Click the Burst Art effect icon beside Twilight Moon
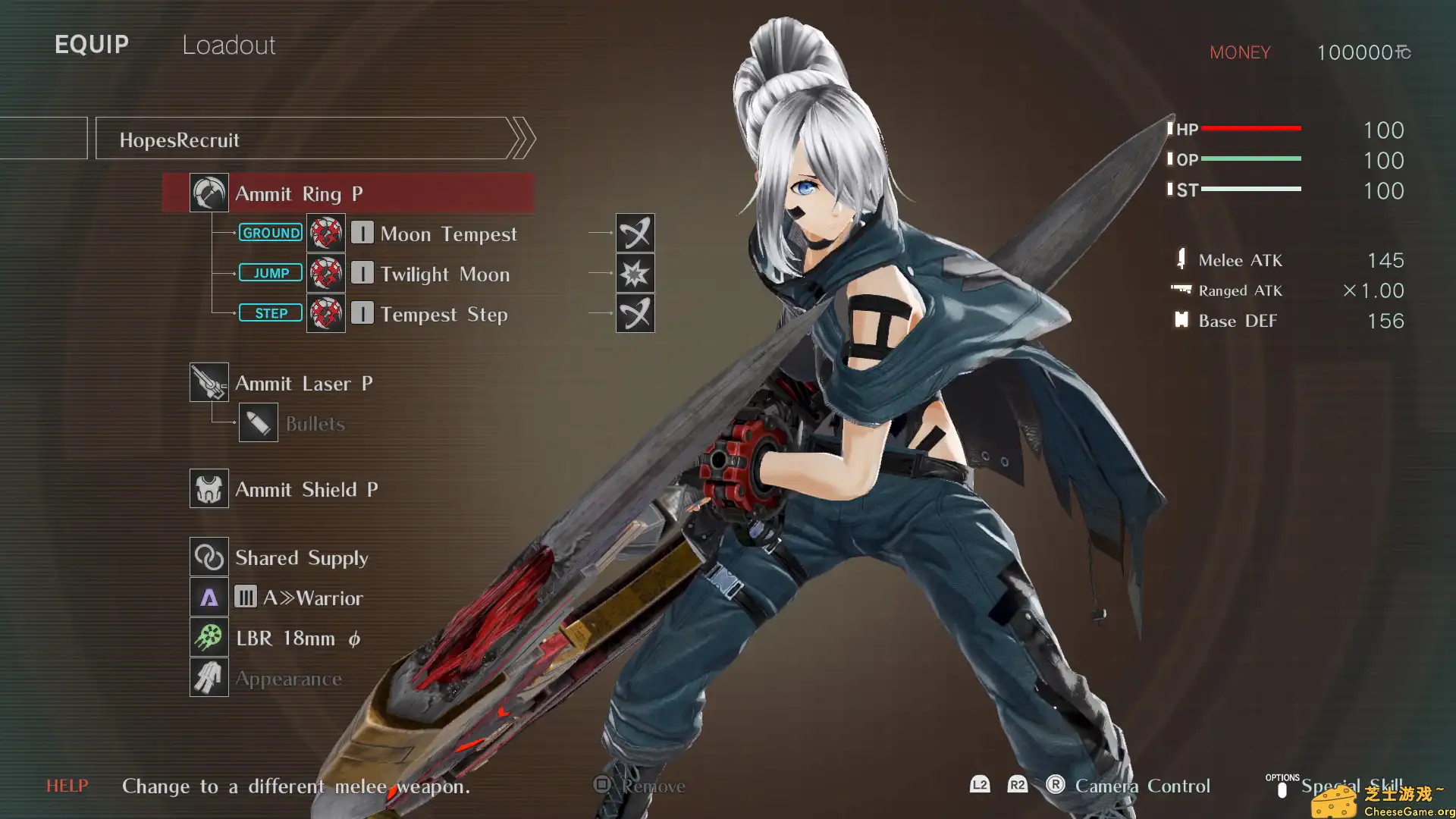1456x819 pixels. 635,274
